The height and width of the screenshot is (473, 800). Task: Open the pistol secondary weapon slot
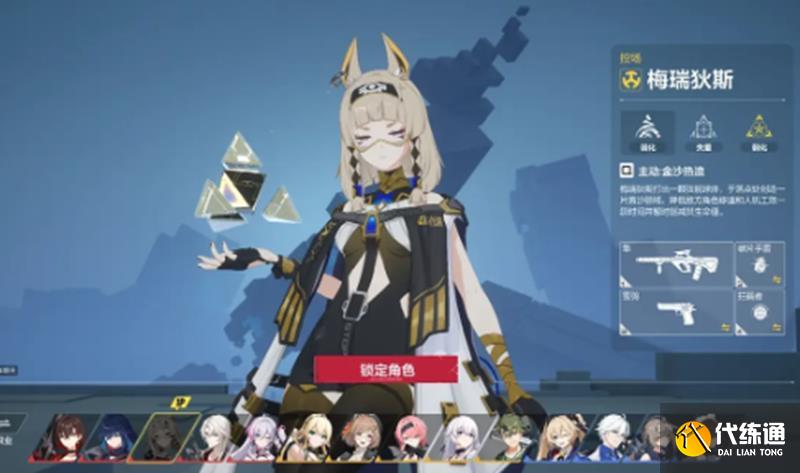point(675,312)
